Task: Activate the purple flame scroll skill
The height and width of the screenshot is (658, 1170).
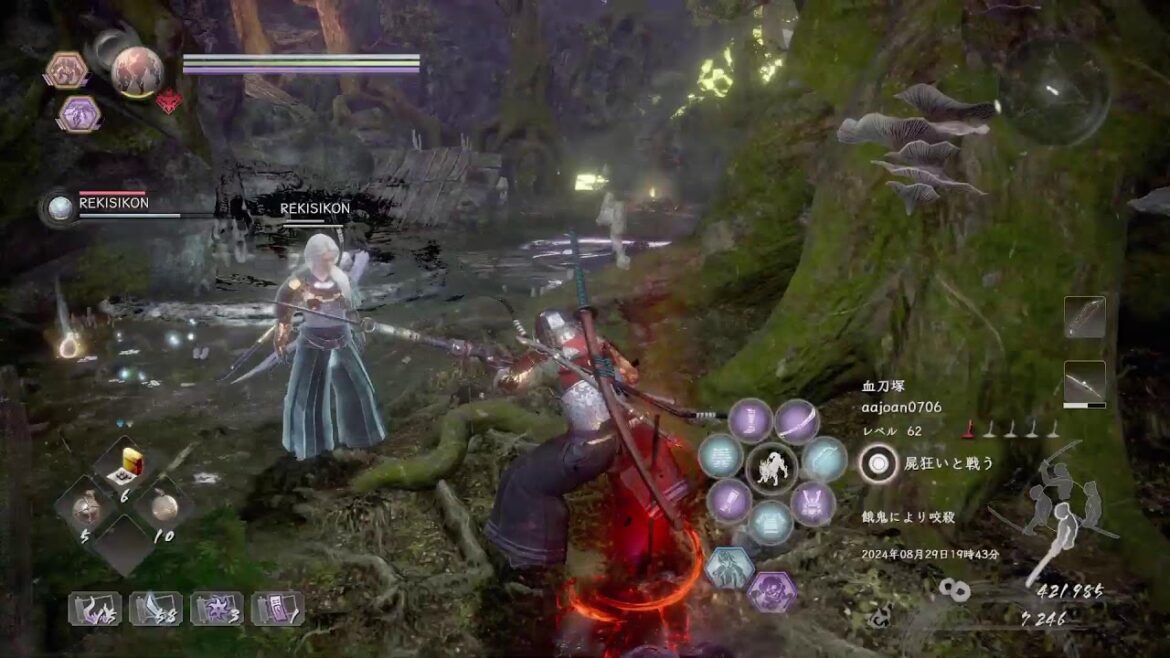Action: (x=94, y=608)
